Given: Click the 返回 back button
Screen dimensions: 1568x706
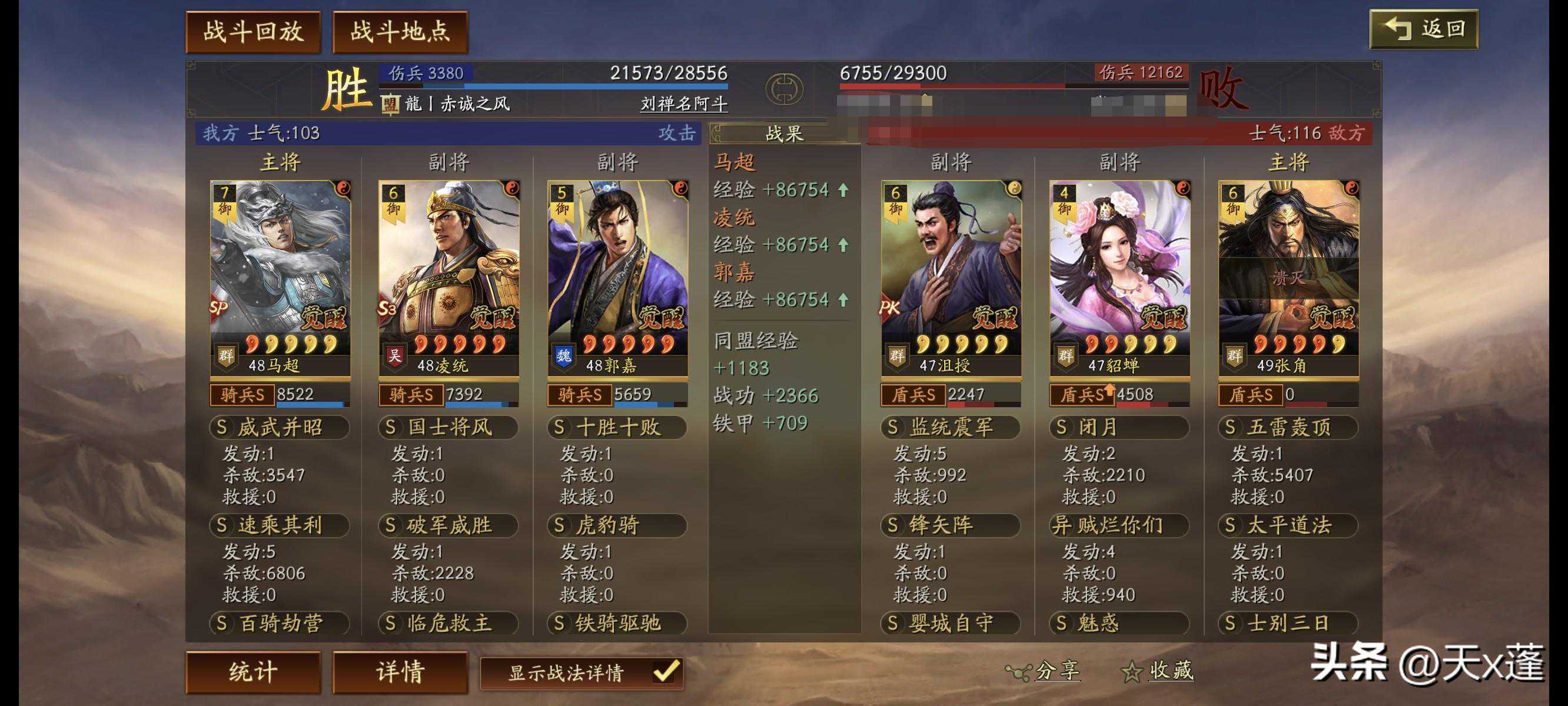Looking at the screenshot, I should pos(1424,29).
